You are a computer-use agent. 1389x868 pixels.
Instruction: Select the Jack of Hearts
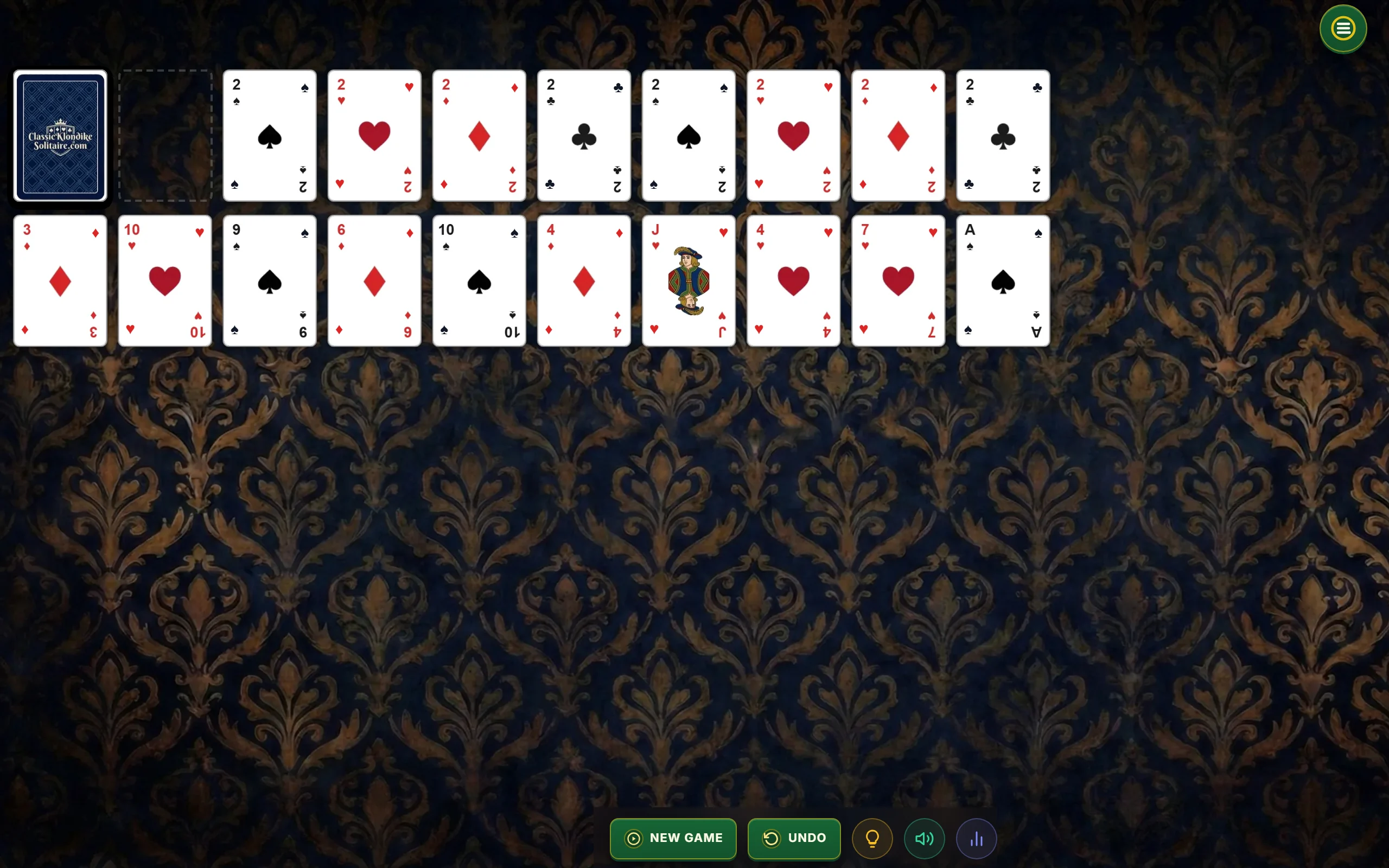(688, 280)
